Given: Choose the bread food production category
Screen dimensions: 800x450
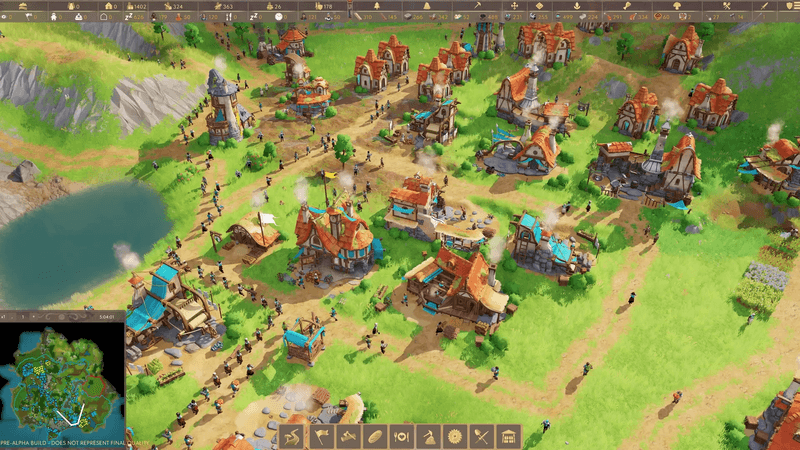Looking at the screenshot, I should 374,437.
